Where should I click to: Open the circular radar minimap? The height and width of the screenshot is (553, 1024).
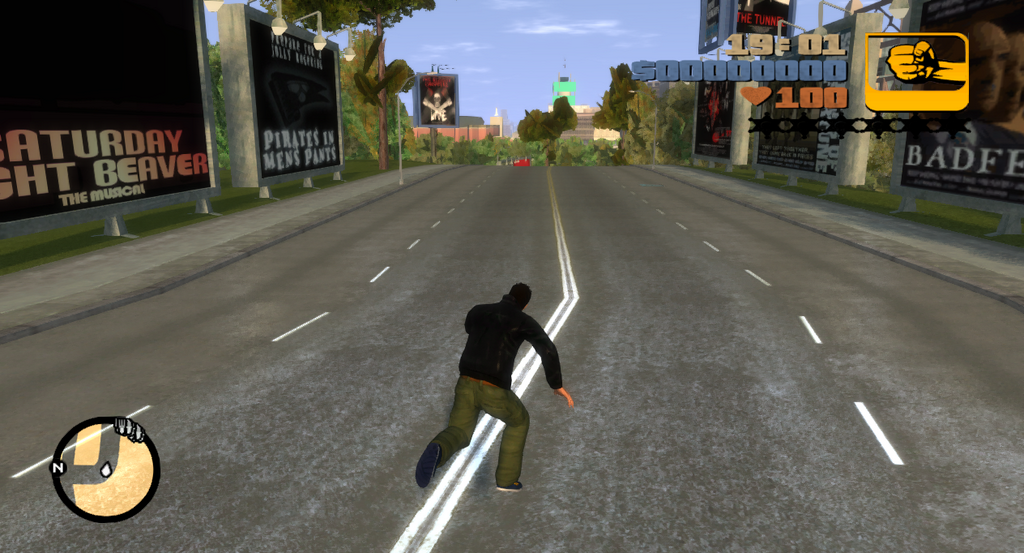point(106,469)
